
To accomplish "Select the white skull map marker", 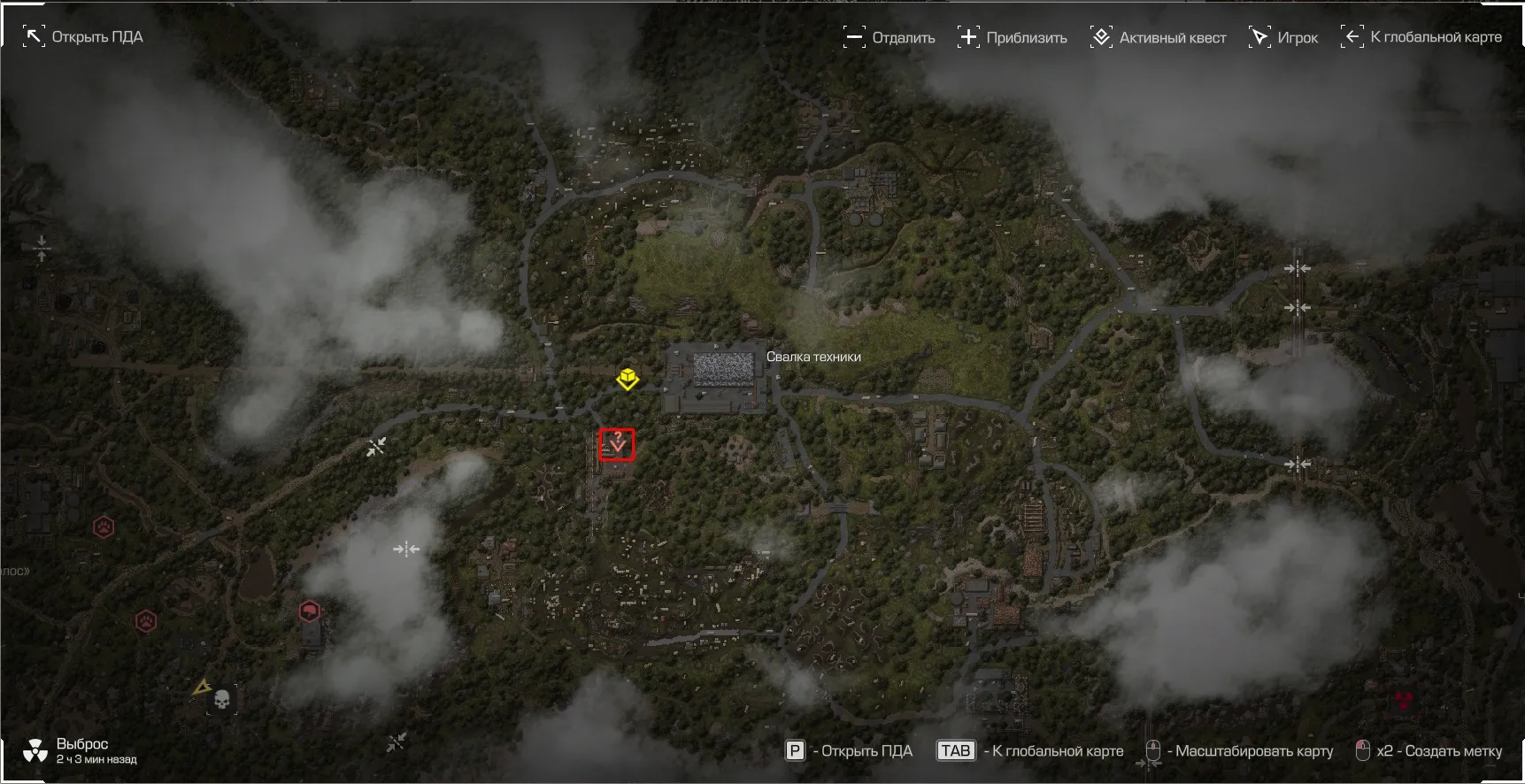I will [x=222, y=700].
